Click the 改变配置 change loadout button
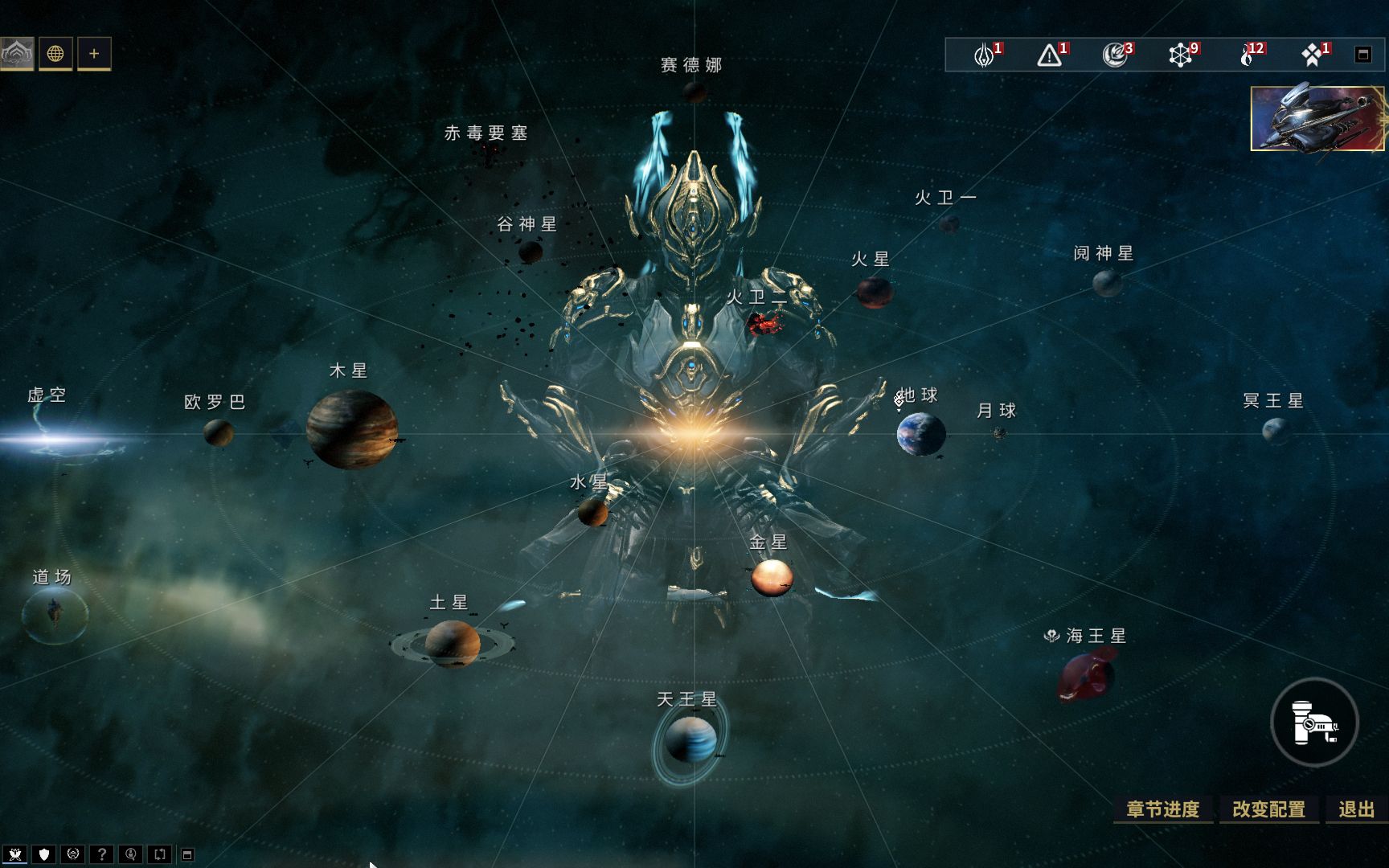This screenshot has width=1389, height=868. [1268, 809]
